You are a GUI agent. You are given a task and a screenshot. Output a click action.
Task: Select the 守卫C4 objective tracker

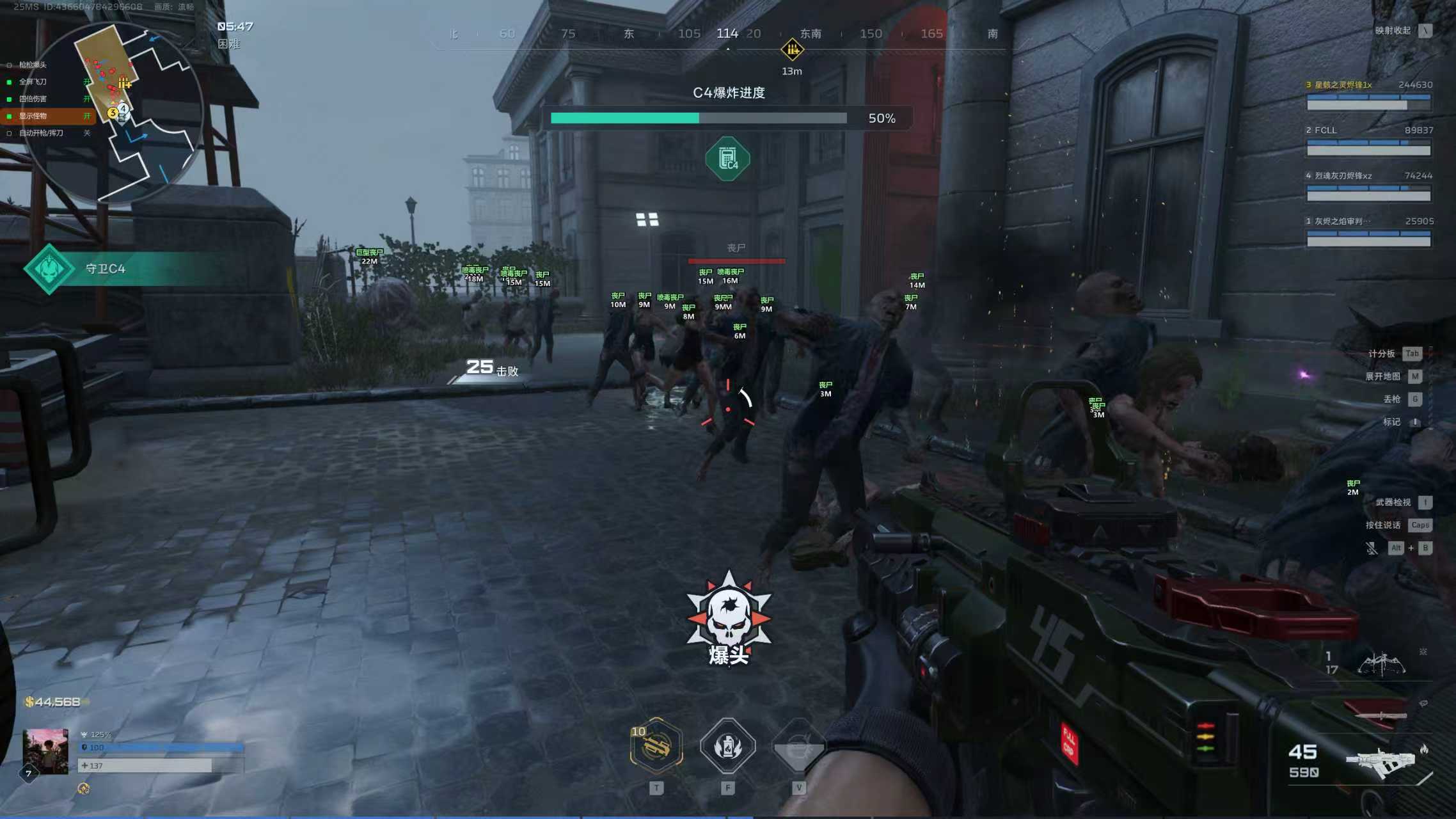coord(105,269)
